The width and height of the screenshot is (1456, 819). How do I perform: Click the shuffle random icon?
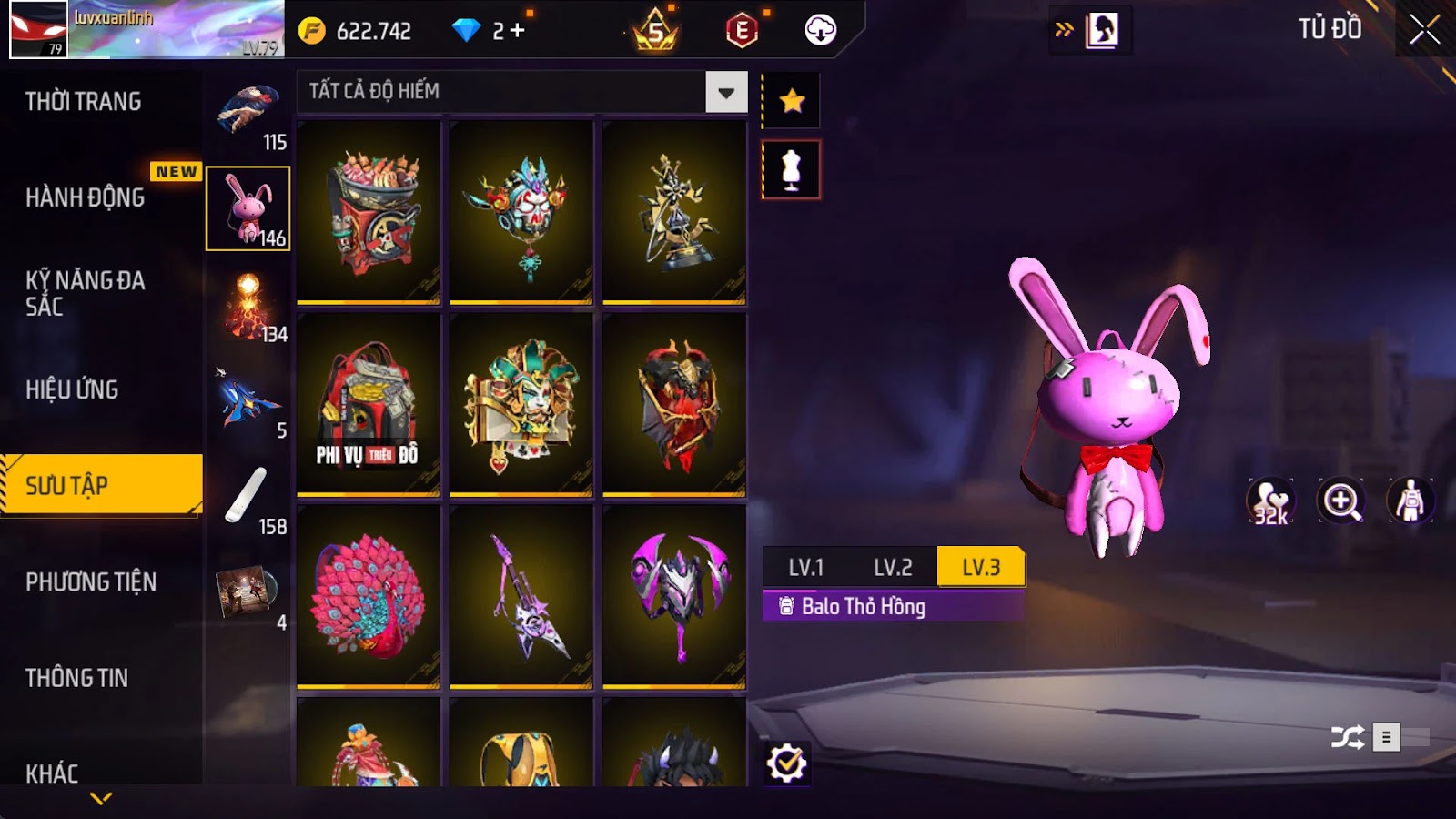pyautogui.click(x=1347, y=737)
